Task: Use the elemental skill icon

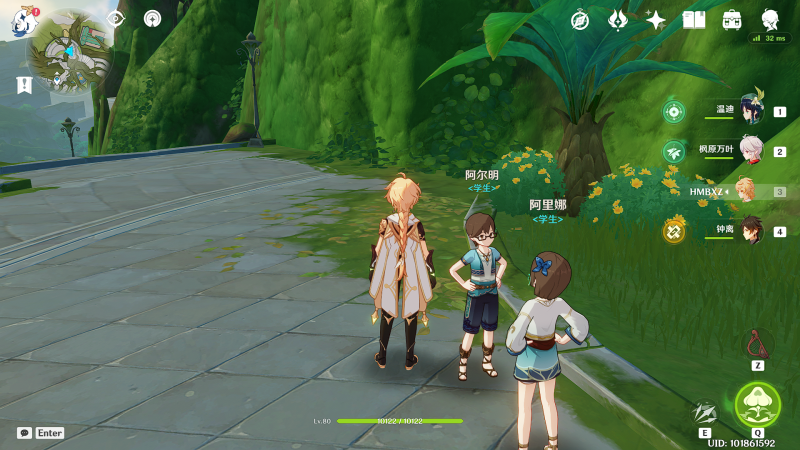Action: point(705,412)
